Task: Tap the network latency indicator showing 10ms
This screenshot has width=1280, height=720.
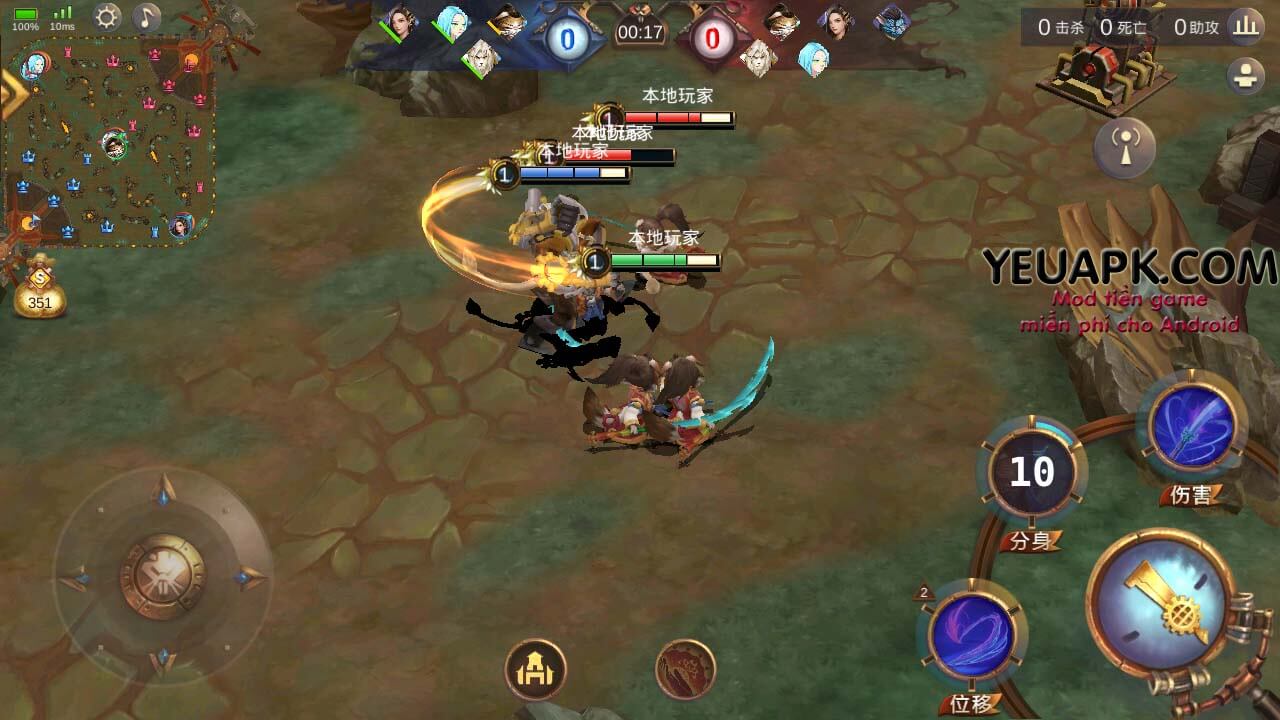Action: click(62, 17)
